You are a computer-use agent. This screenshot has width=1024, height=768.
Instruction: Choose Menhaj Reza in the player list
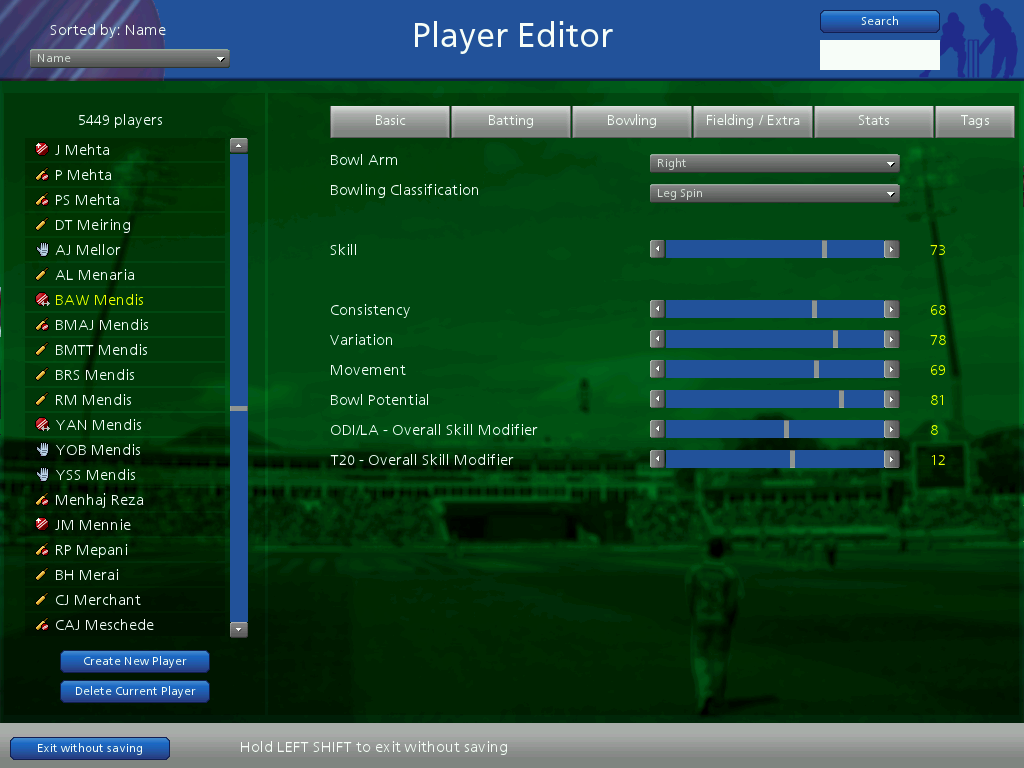click(99, 500)
